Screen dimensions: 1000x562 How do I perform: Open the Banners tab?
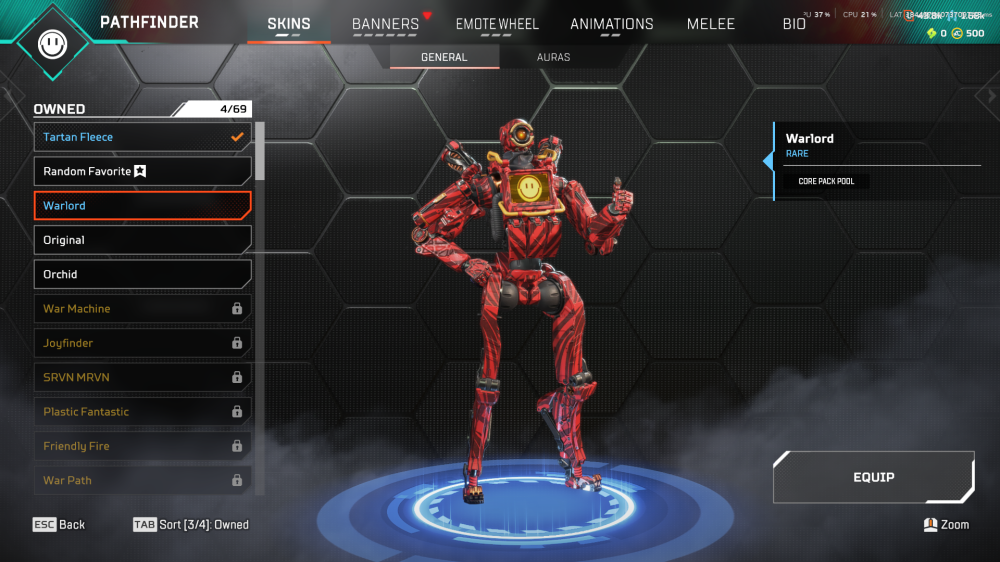[385, 24]
